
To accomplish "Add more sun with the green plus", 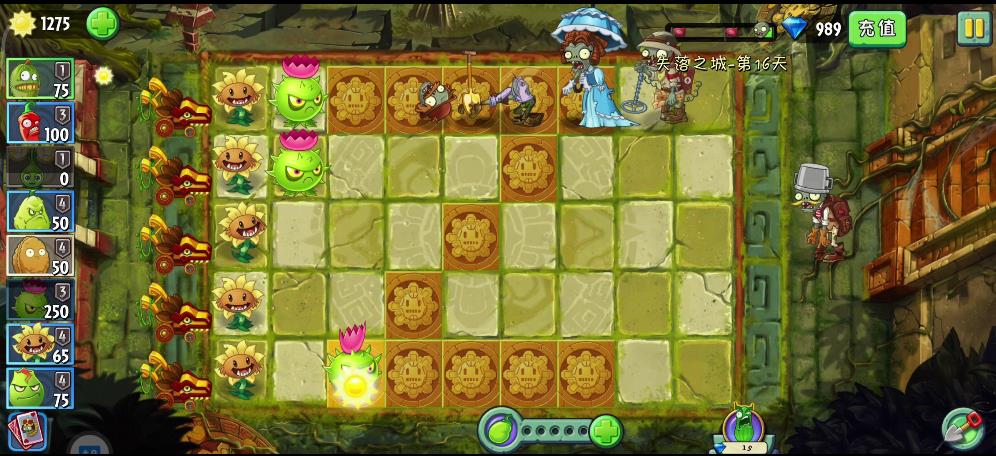I will (102, 23).
